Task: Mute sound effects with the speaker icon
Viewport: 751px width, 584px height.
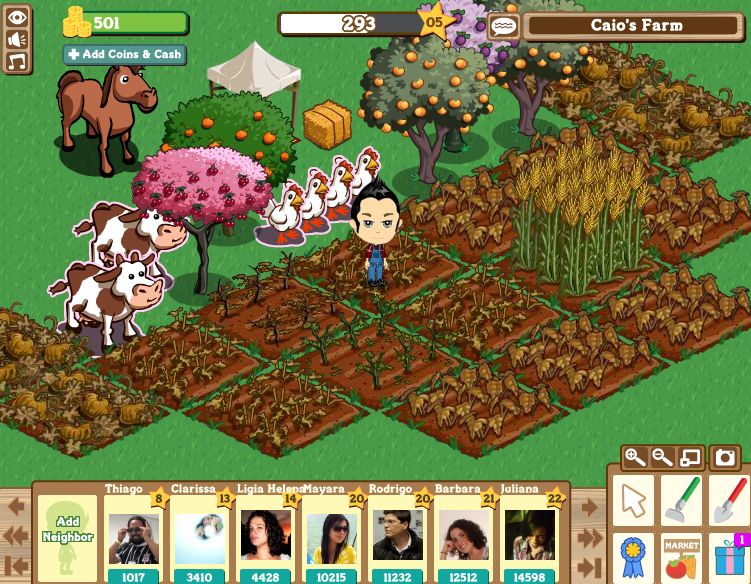Action: click(17, 39)
